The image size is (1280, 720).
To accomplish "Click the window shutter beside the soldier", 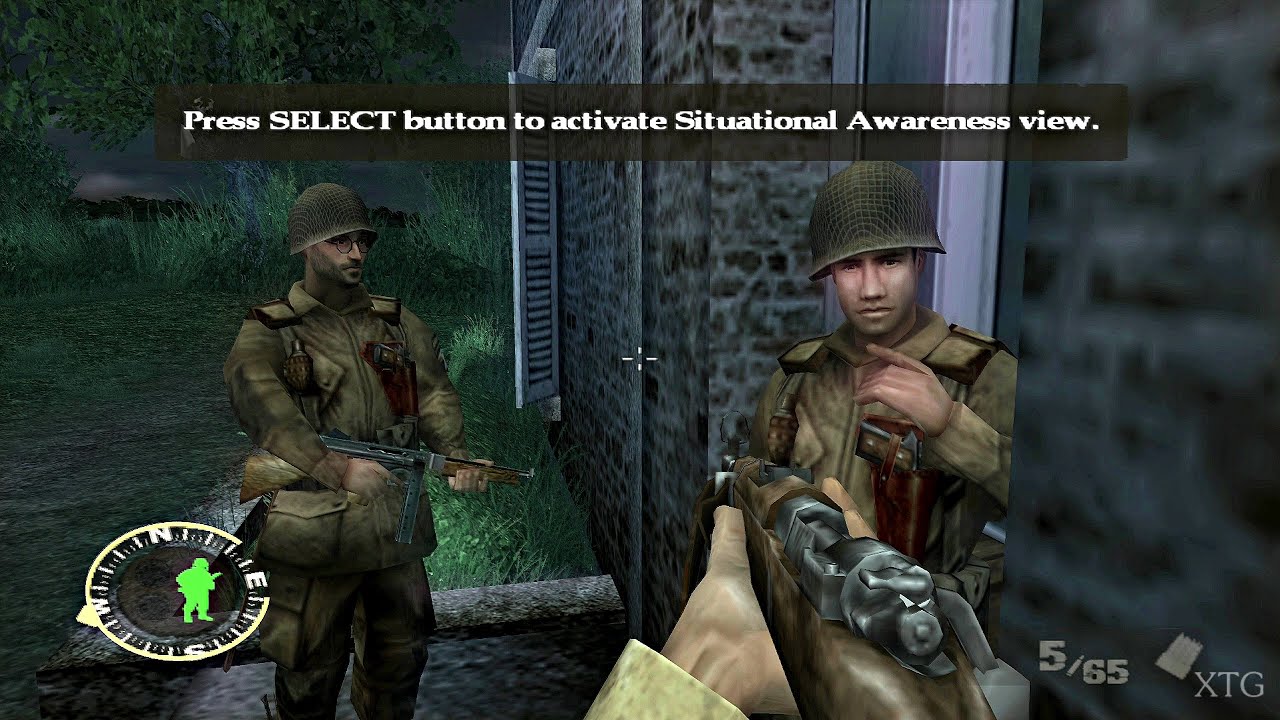I will click(537, 280).
